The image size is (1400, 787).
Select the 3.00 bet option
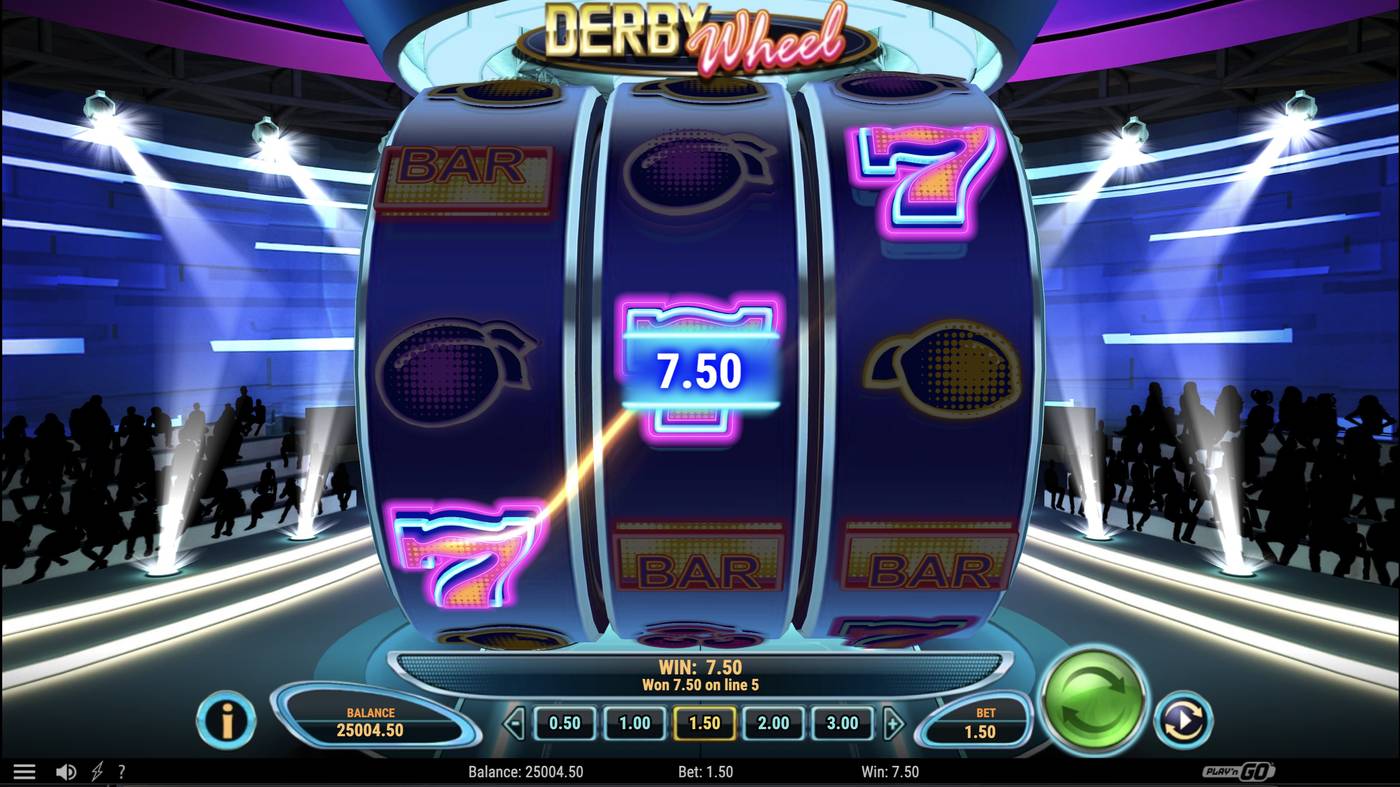click(842, 721)
